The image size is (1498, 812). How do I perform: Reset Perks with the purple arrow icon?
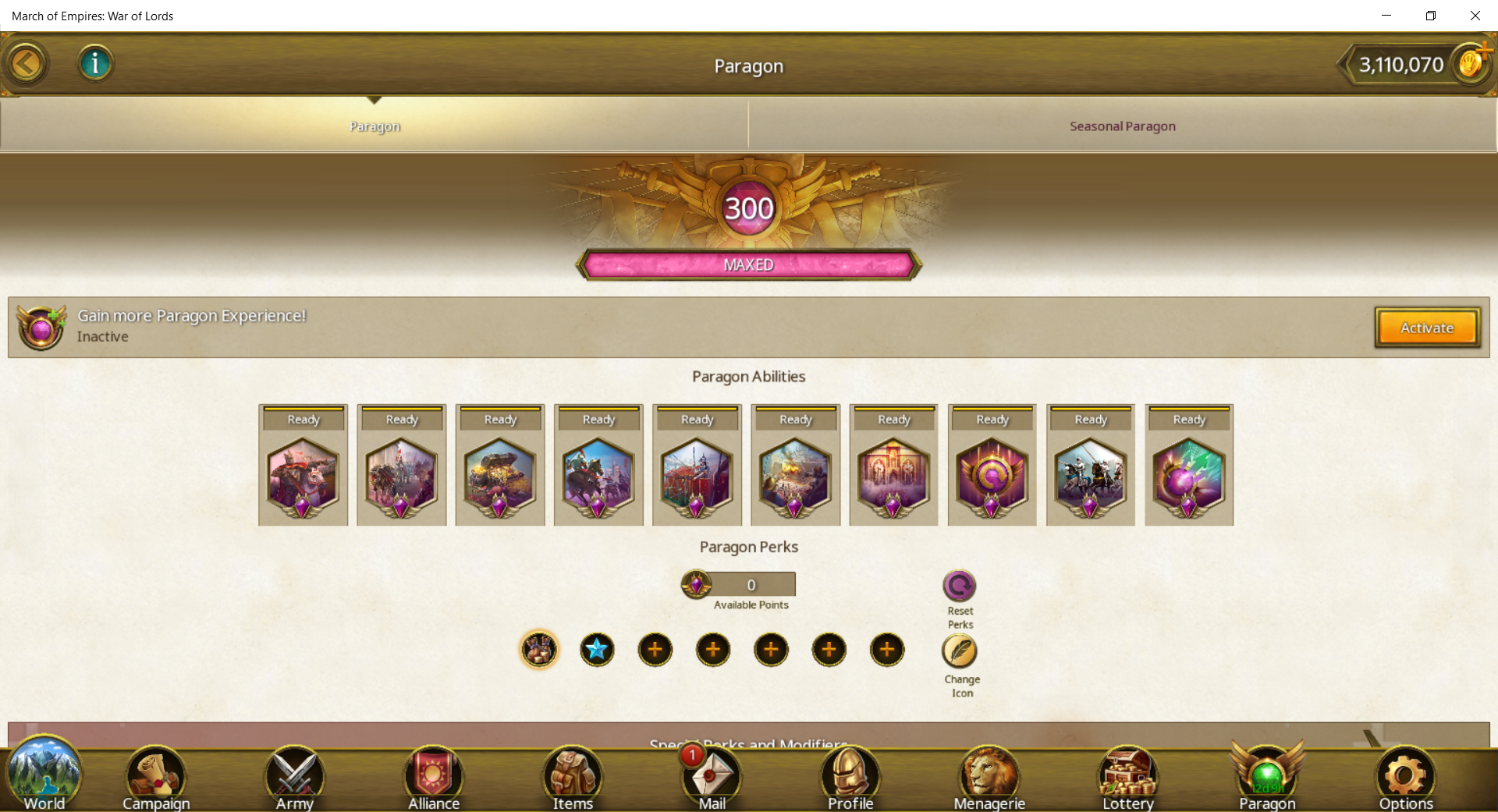(x=960, y=587)
